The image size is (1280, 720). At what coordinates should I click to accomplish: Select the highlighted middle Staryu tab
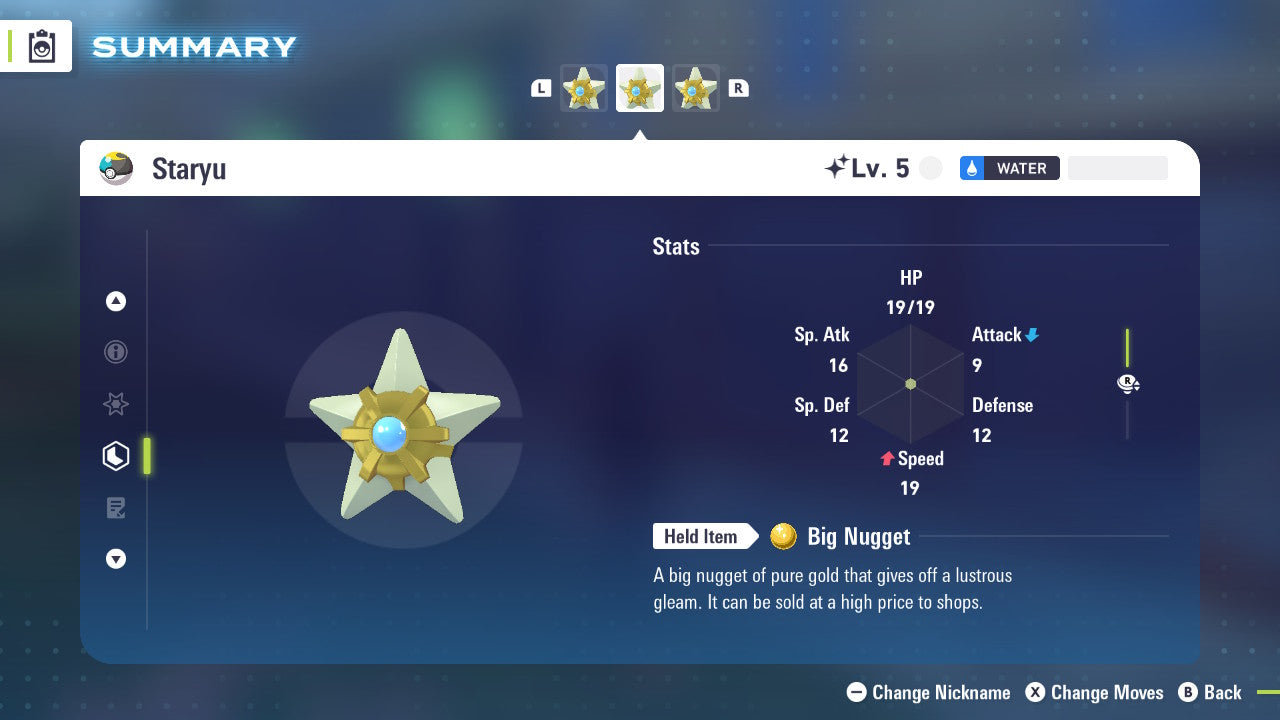[x=640, y=88]
